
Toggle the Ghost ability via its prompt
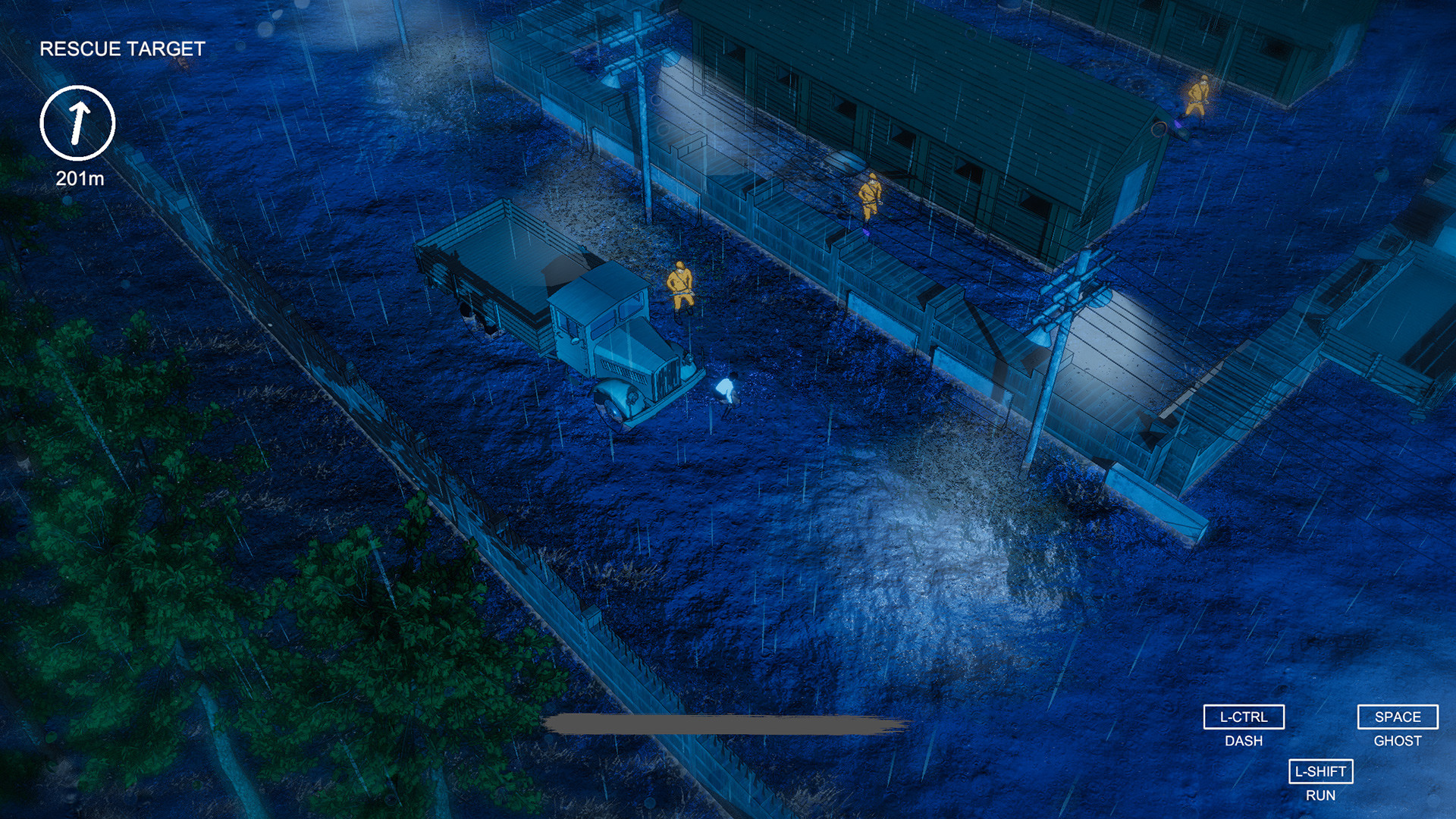(x=1398, y=716)
